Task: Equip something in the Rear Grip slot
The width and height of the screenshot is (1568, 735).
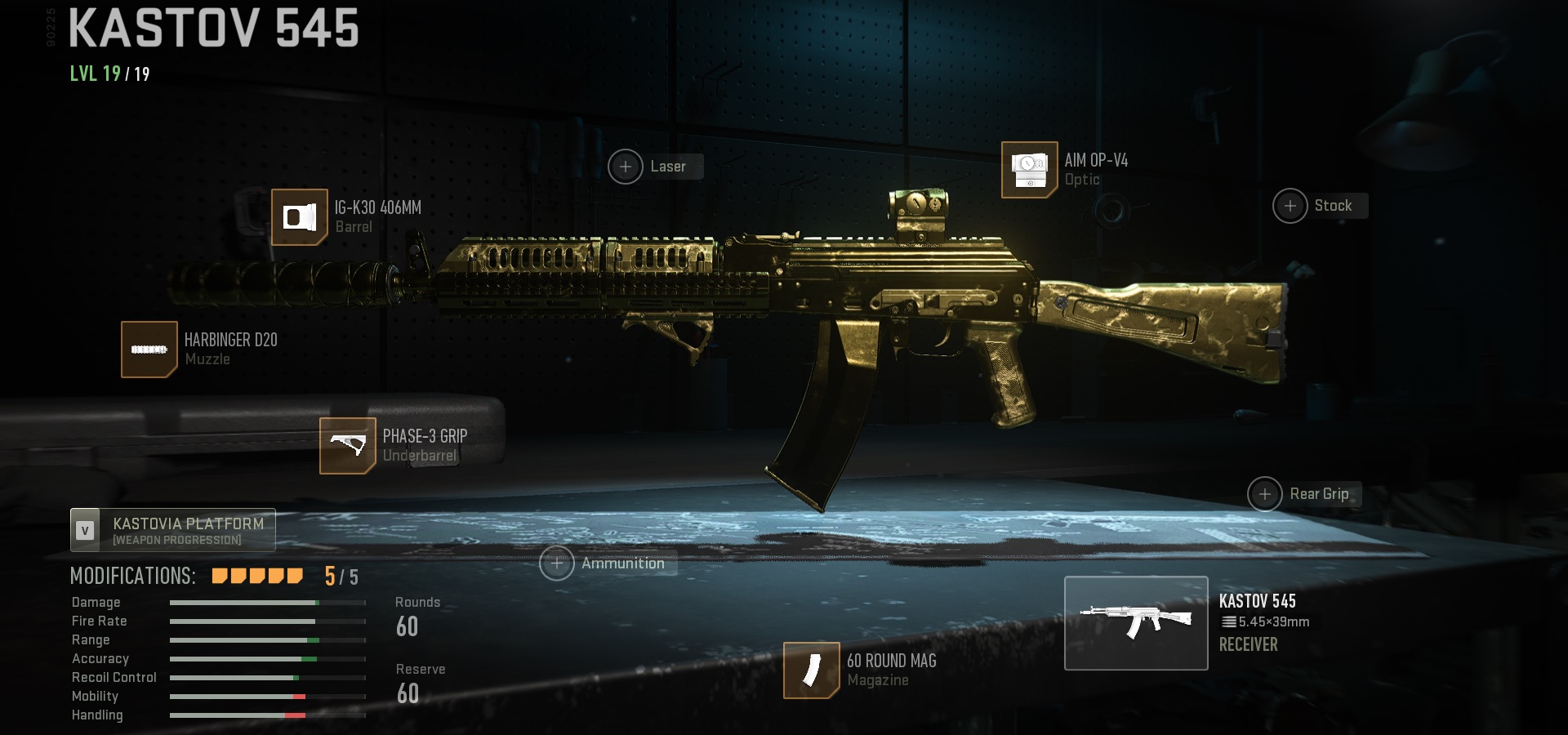Action: pyautogui.click(x=1266, y=493)
